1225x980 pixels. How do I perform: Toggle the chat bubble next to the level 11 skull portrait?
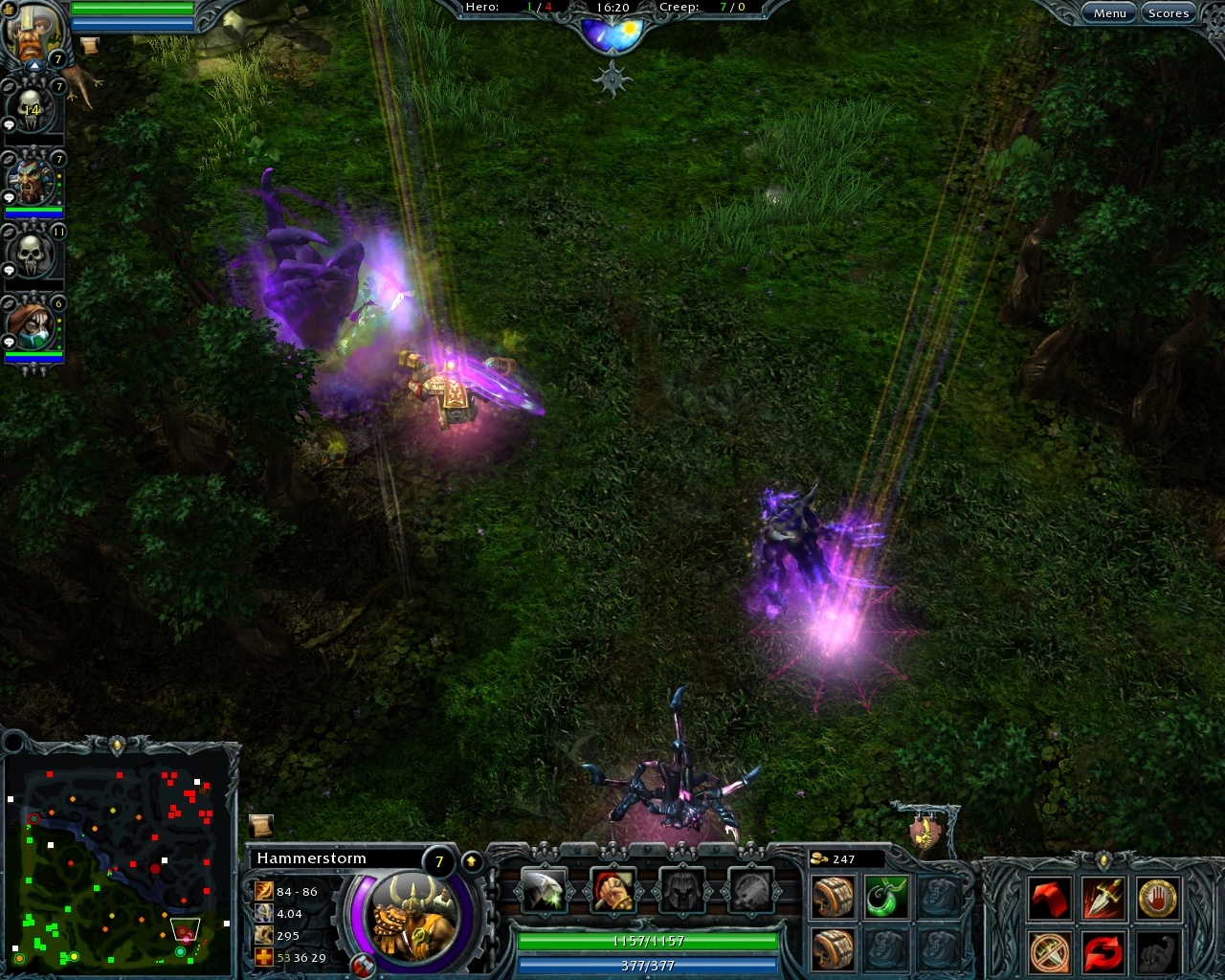[11, 269]
